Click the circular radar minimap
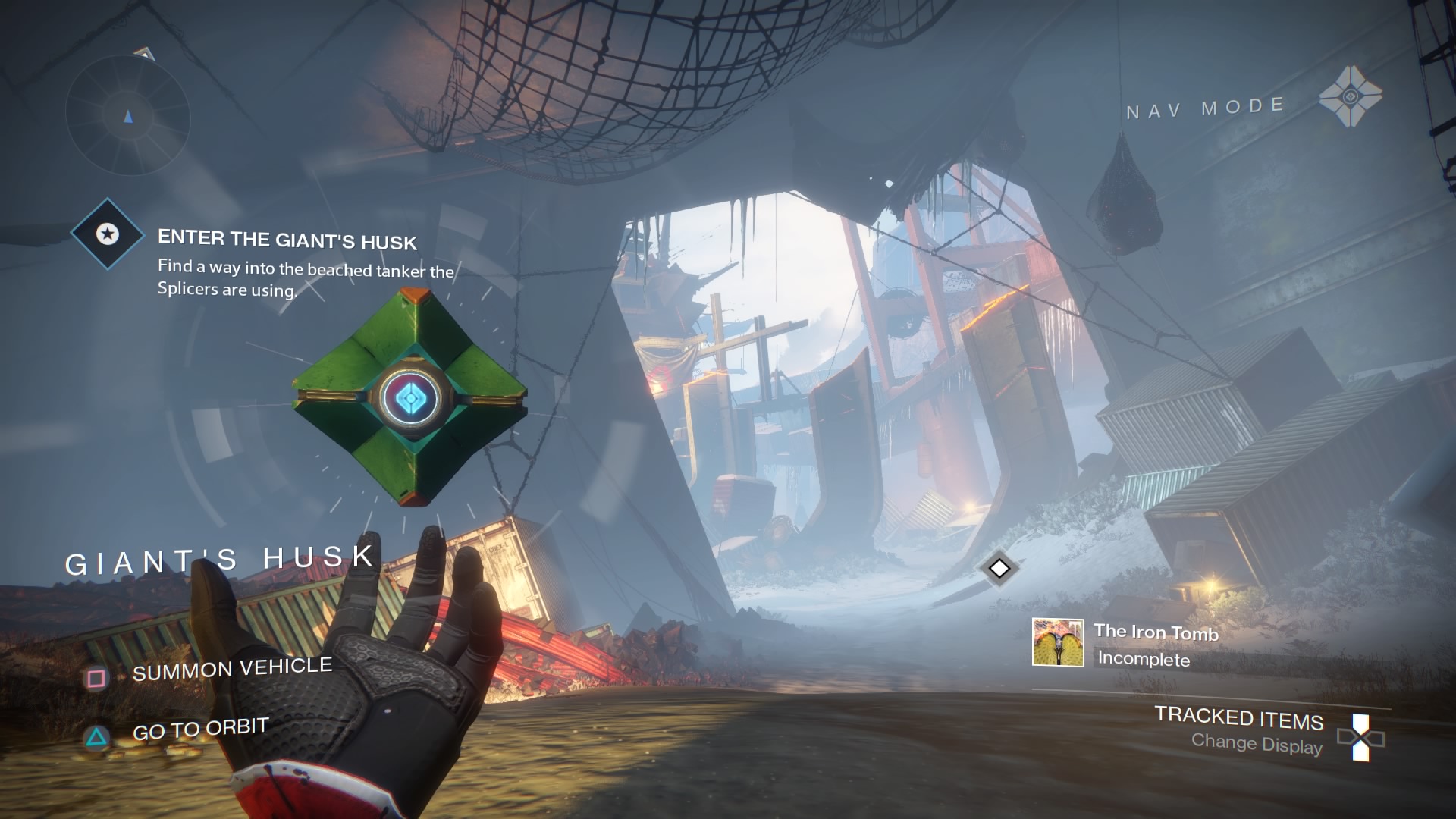 127,115
